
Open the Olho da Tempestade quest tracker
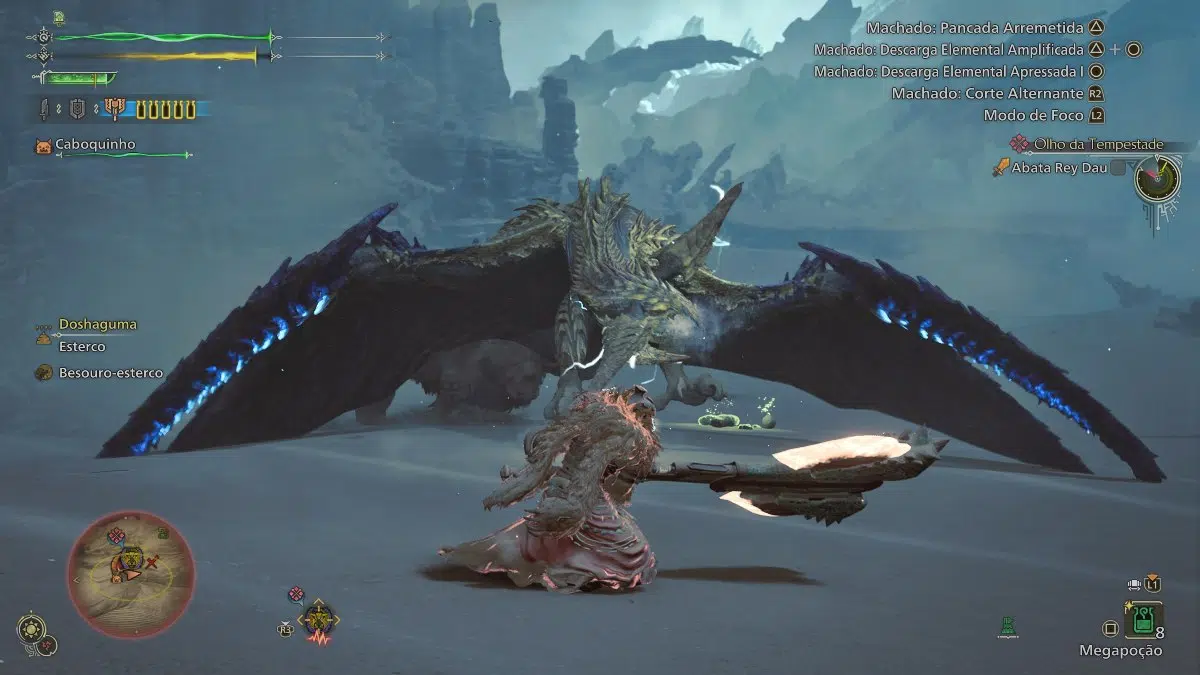[x=1098, y=145]
